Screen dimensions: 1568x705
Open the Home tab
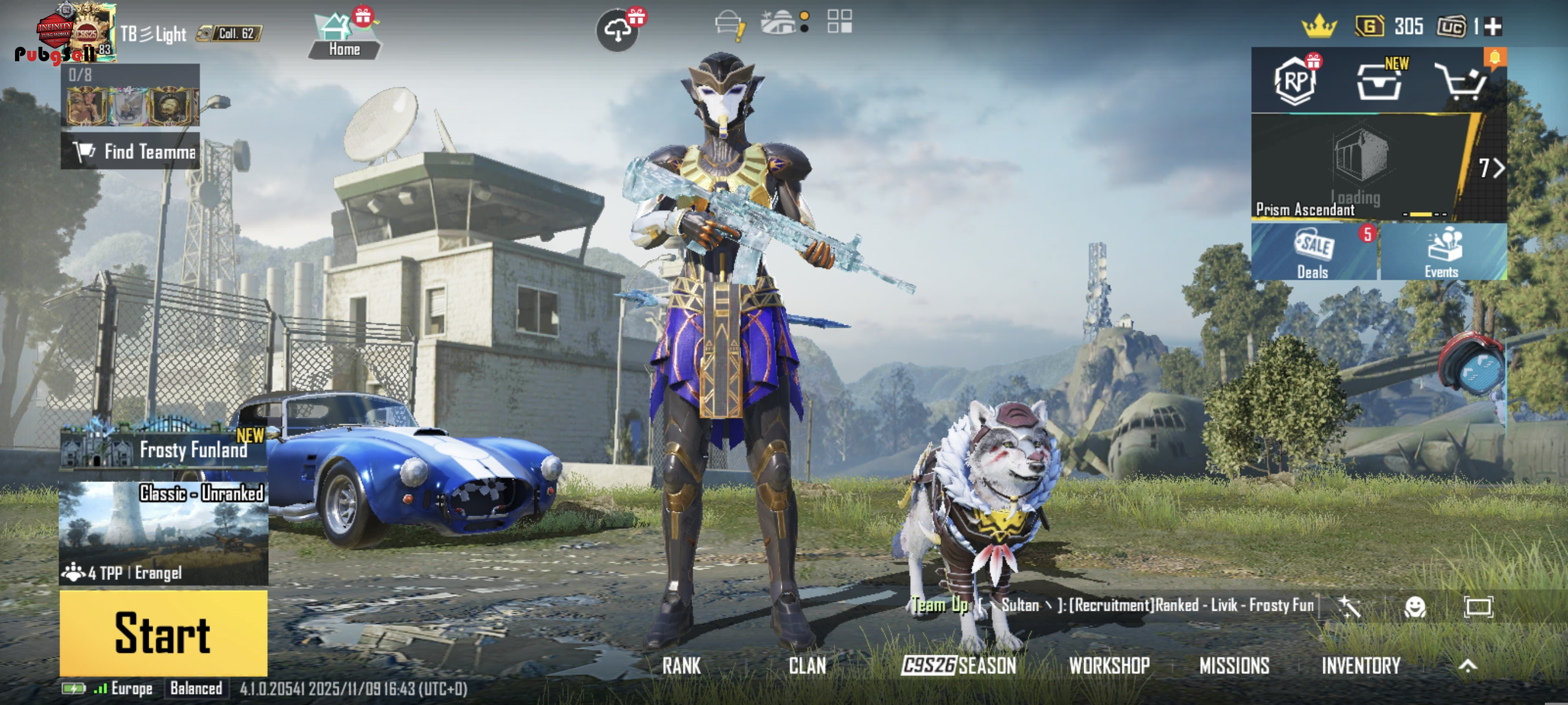tap(344, 36)
